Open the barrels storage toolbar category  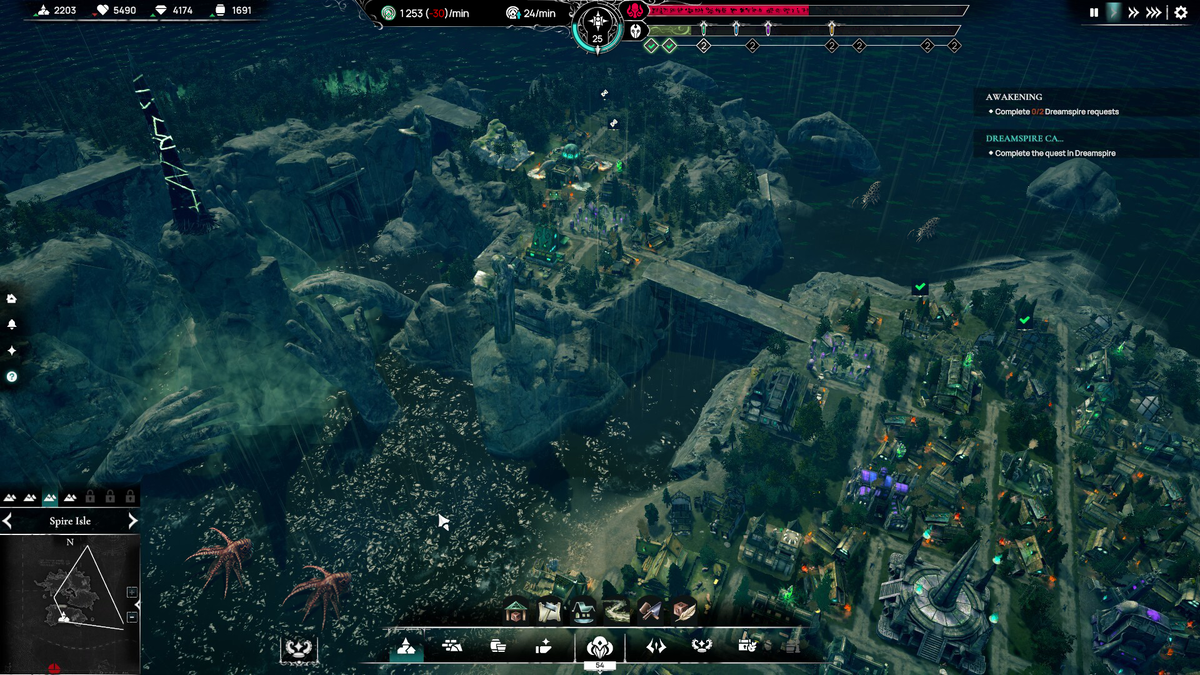click(x=498, y=646)
